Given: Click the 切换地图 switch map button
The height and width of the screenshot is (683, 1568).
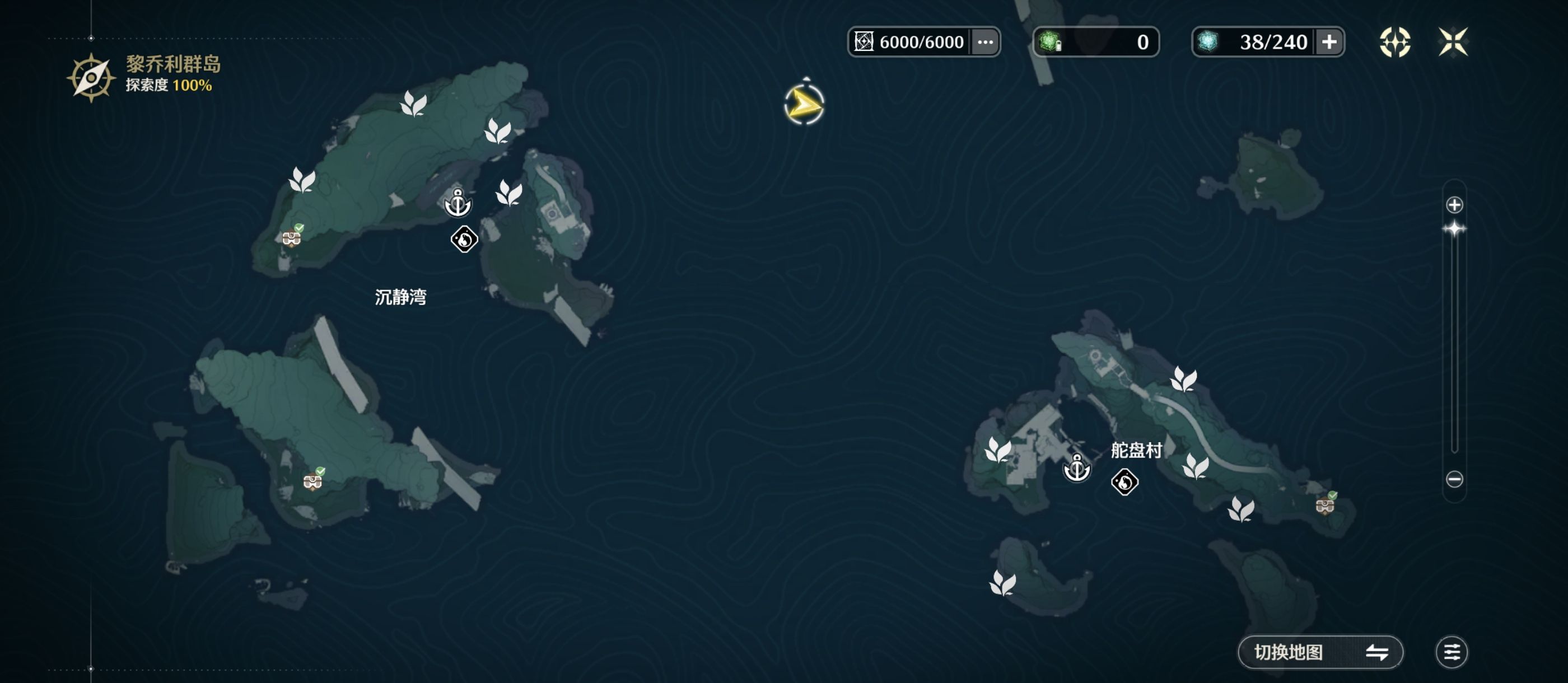Looking at the screenshot, I should pyautogui.click(x=1320, y=652).
